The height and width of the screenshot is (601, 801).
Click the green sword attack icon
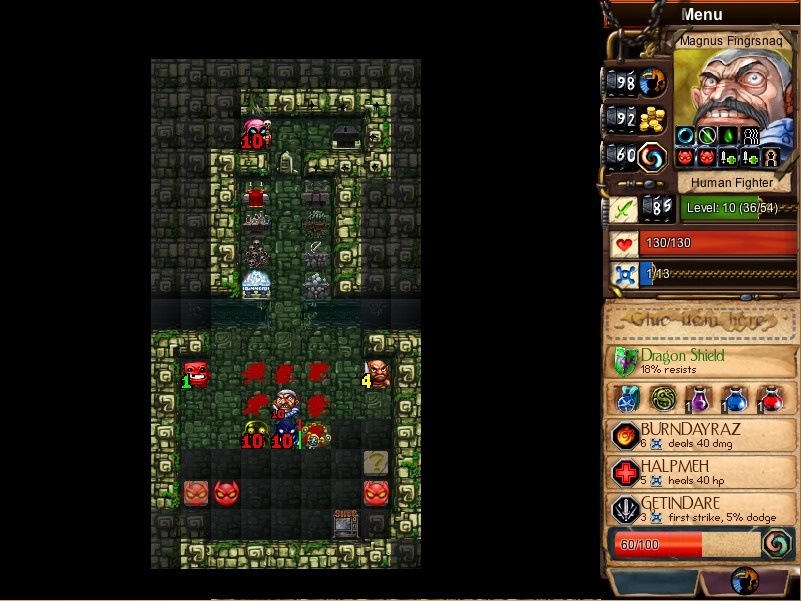click(623, 208)
